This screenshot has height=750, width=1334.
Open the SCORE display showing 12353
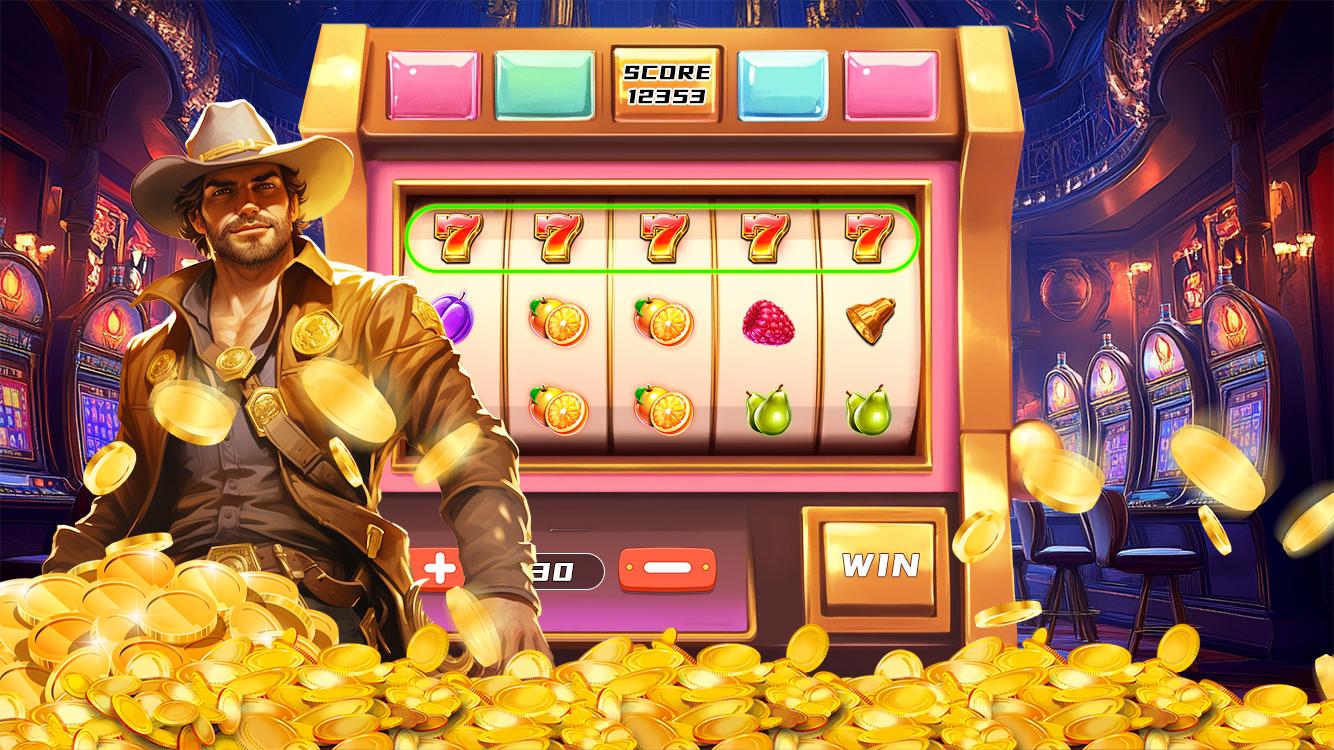click(x=668, y=85)
